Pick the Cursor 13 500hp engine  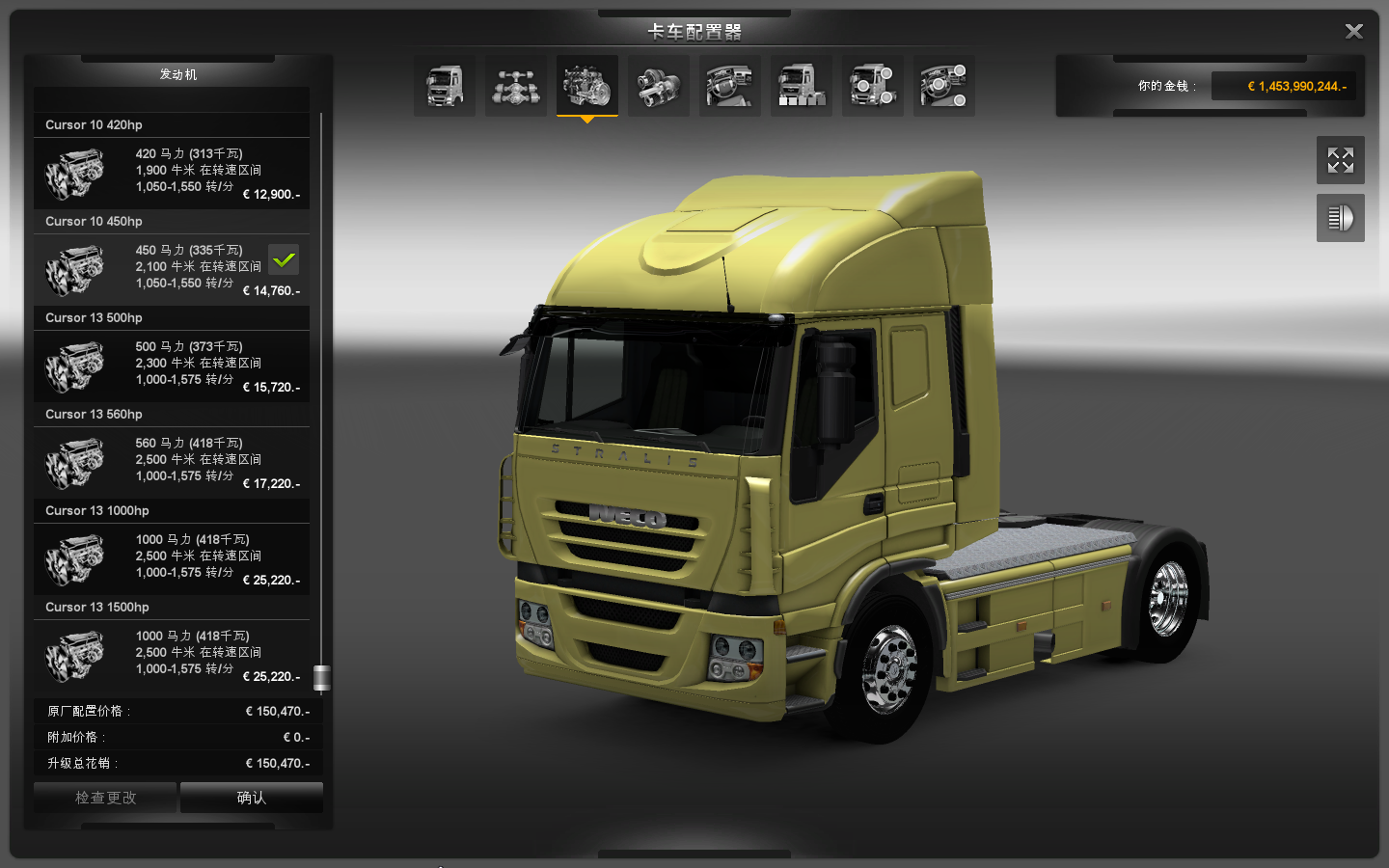(x=172, y=366)
